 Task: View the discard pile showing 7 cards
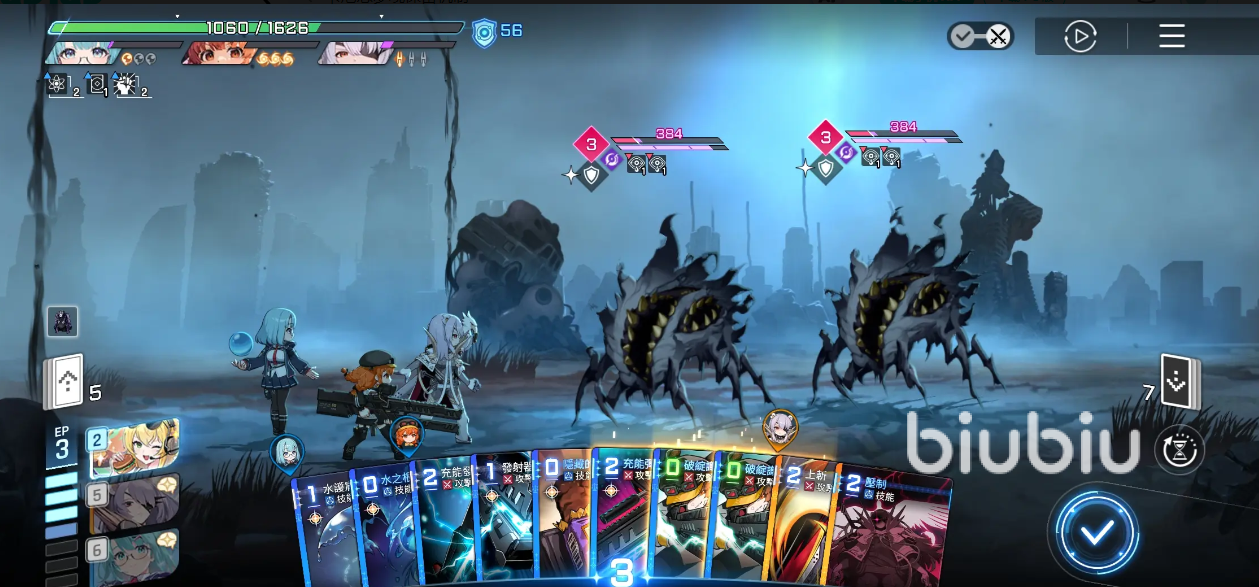point(1179,382)
